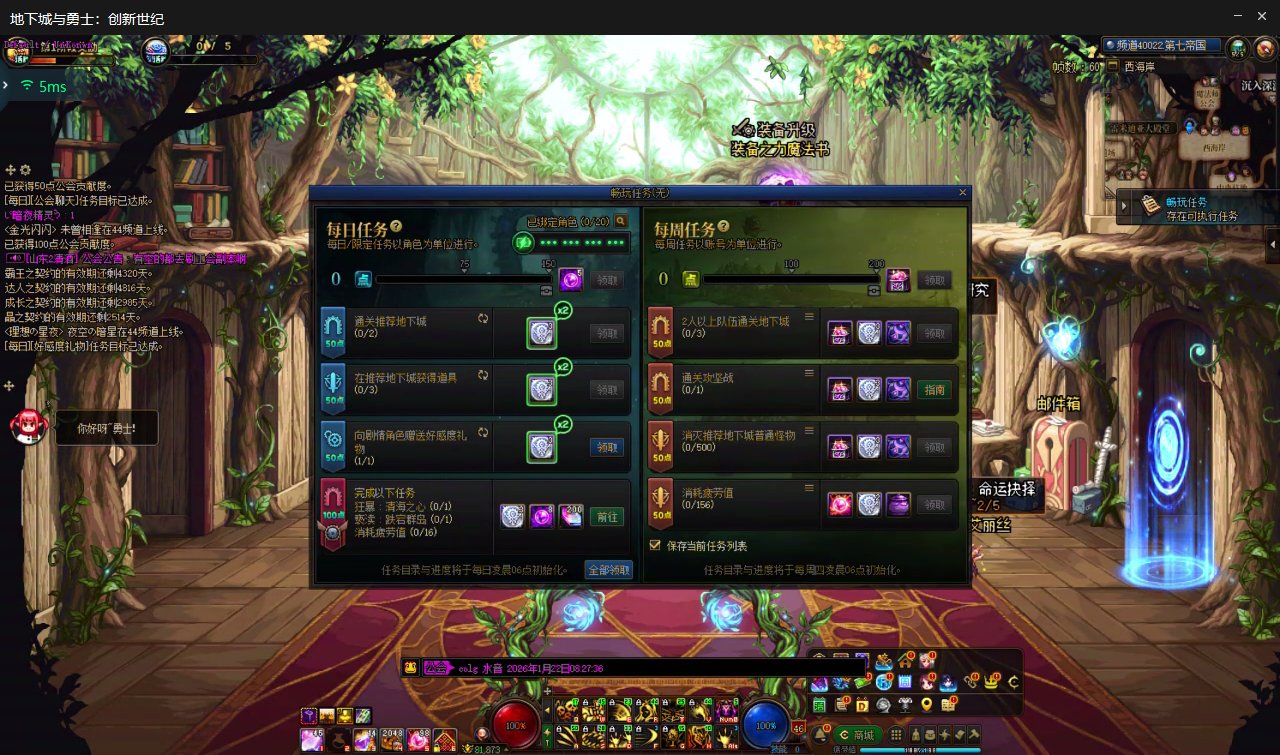Close the 畅玩任务 quest window

(x=963, y=192)
